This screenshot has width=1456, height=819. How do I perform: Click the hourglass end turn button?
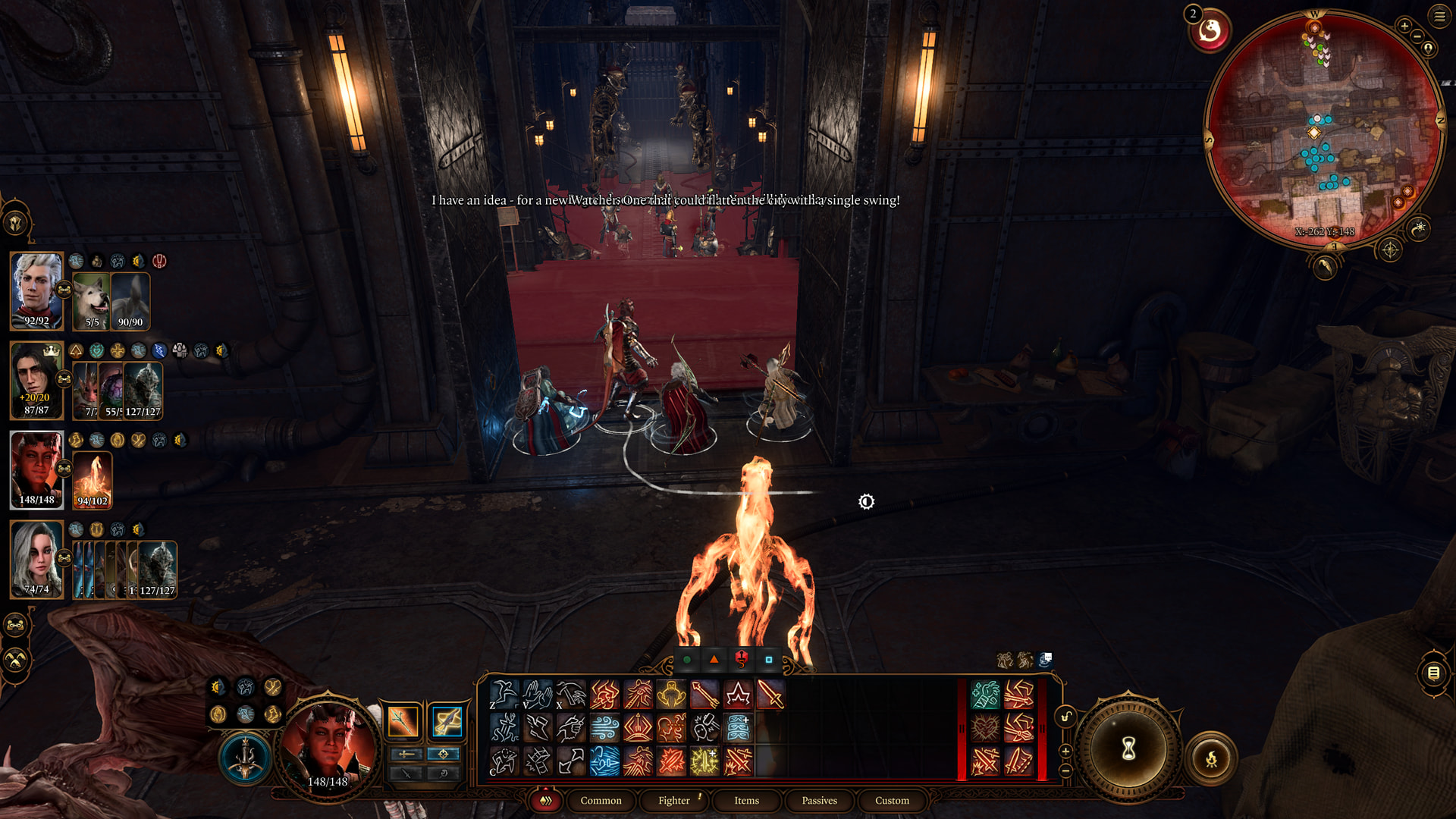pos(1128,749)
